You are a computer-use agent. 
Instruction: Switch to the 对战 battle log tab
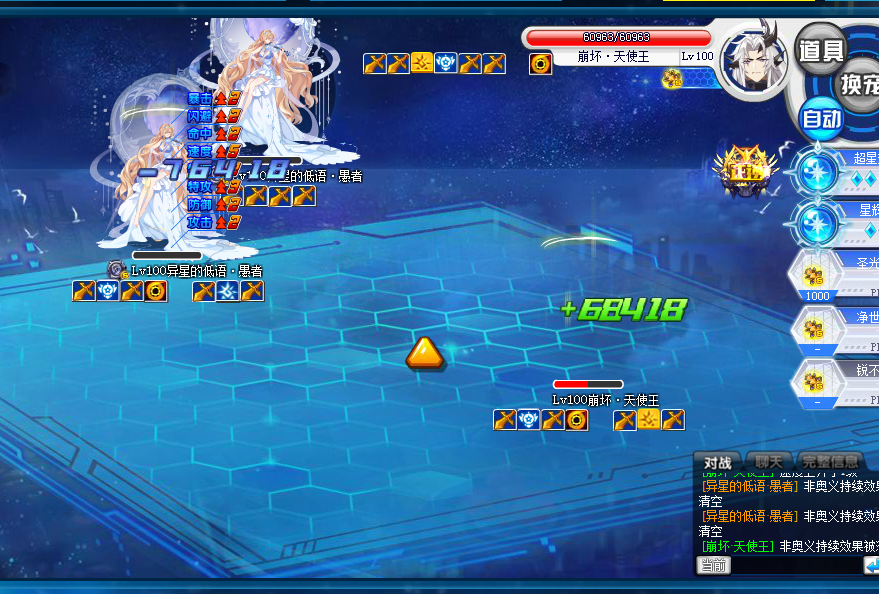(717, 463)
